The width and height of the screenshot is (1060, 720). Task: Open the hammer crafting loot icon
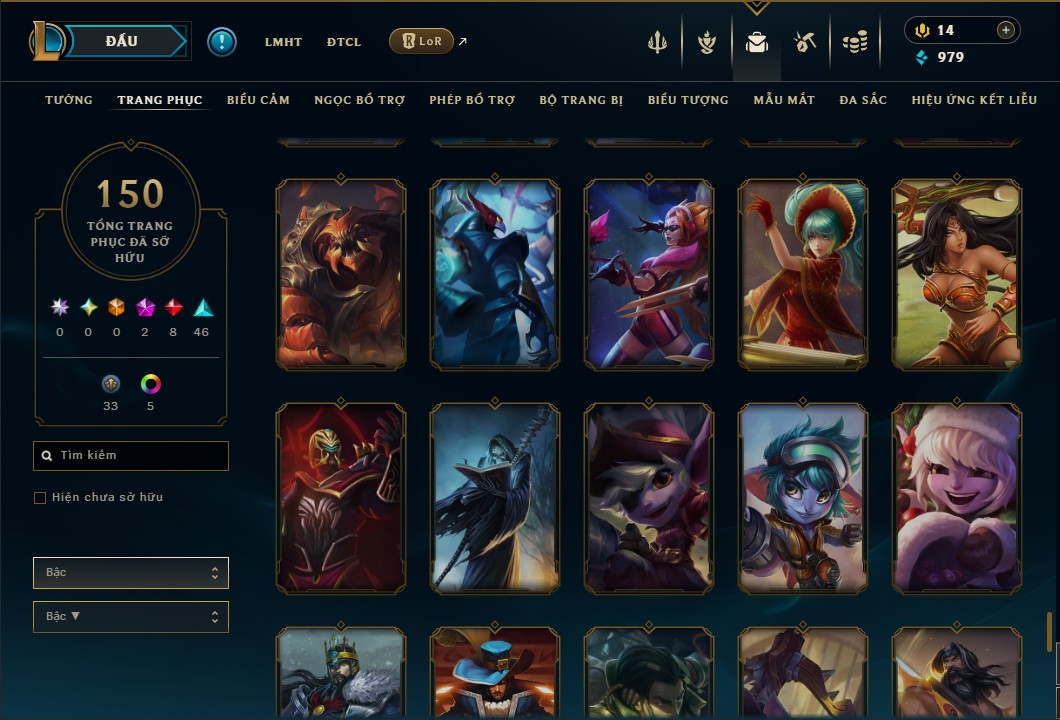click(805, 42)
